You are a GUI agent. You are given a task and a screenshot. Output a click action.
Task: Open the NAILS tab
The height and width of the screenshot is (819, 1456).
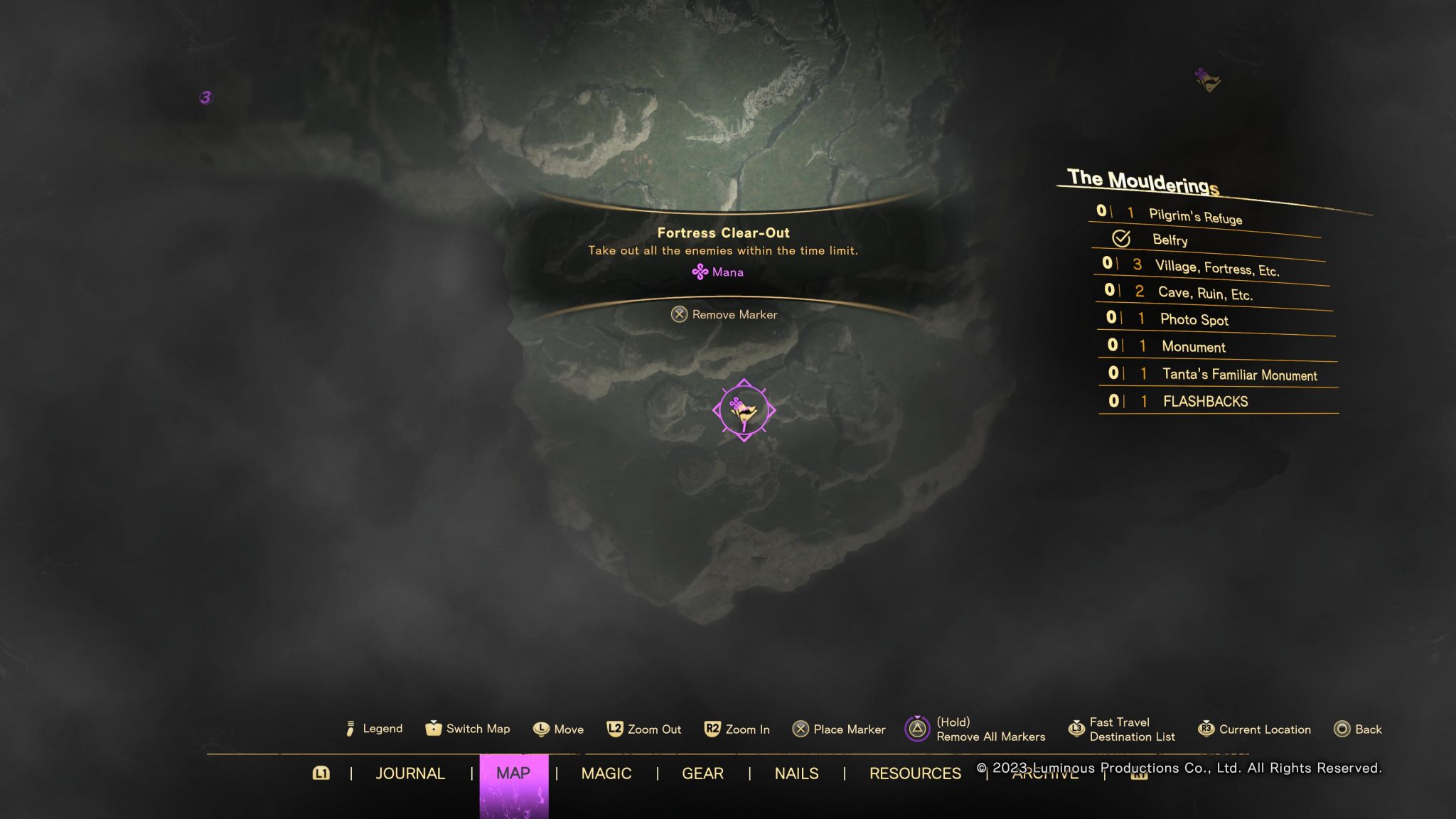[x=796, y=773]
